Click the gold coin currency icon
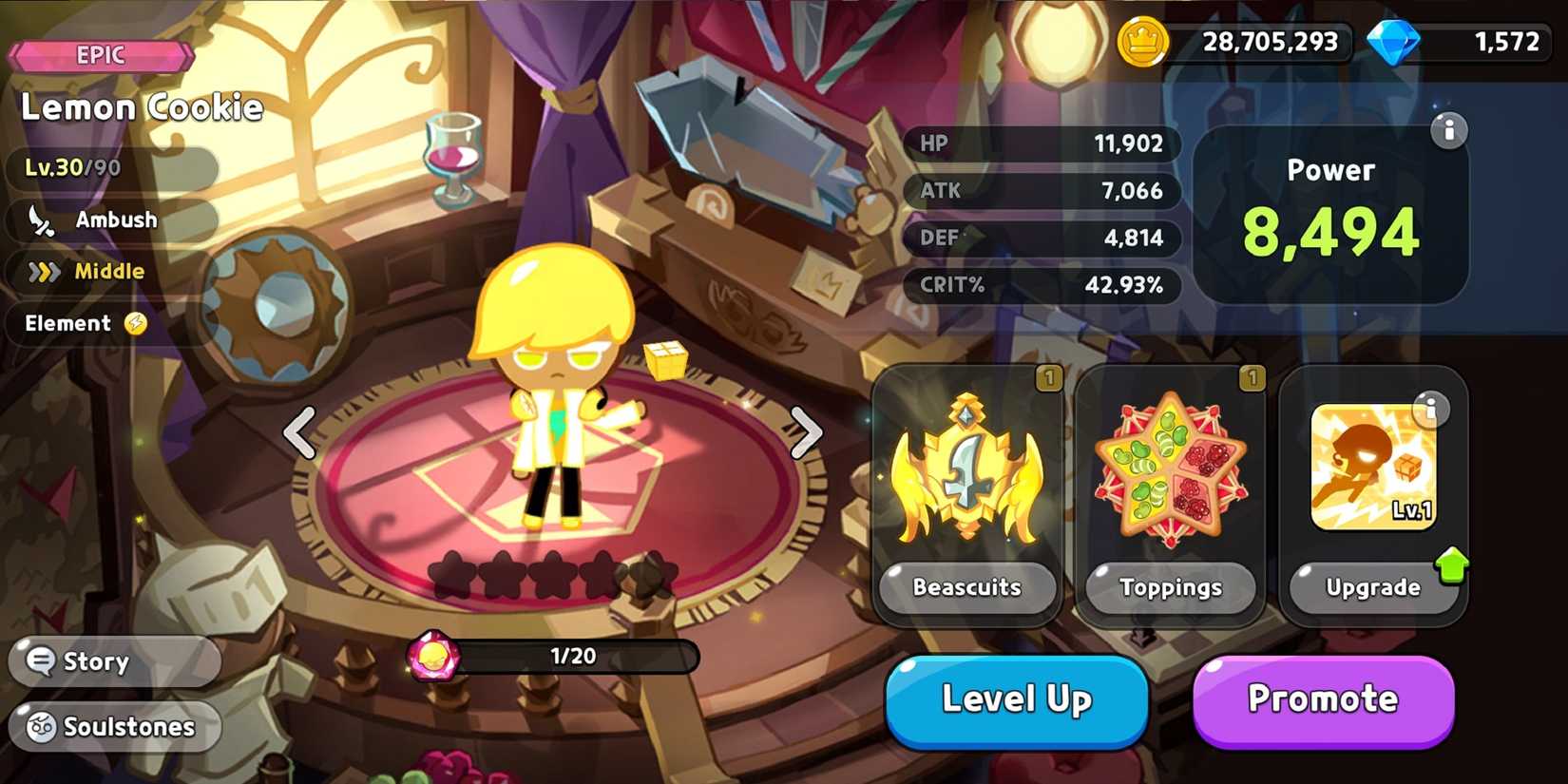The width and height of the screenshot is (1568, 784). coord(1142,42)
